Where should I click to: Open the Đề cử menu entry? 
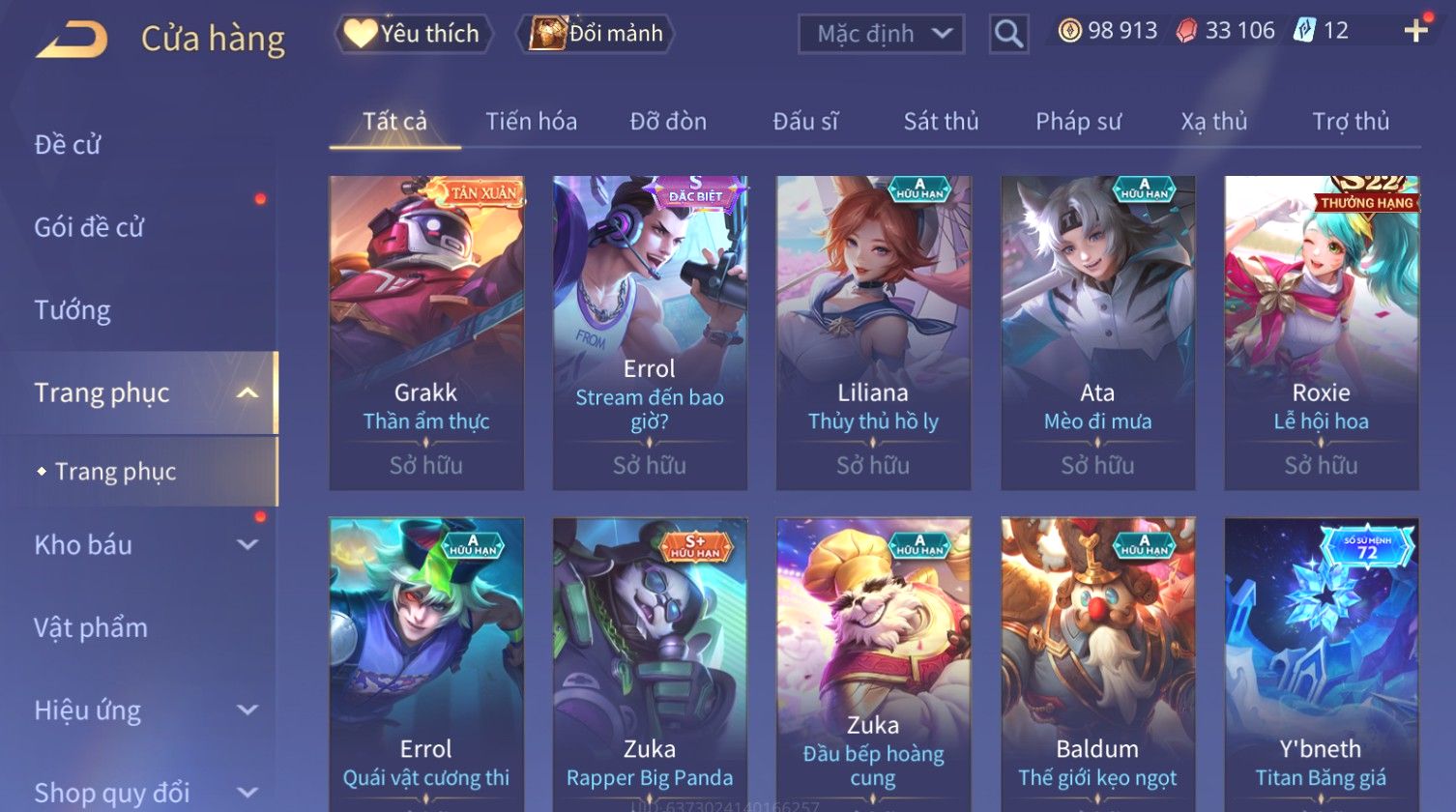(x=68, y=145)
